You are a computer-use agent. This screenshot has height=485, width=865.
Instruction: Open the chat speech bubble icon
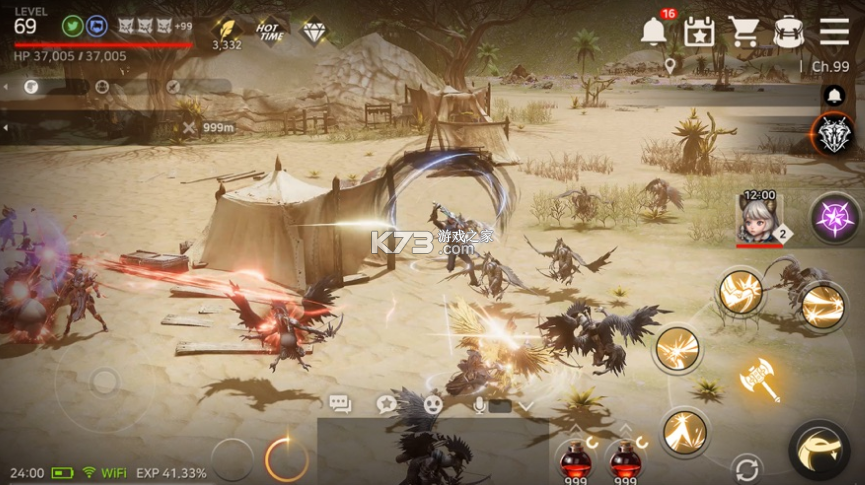(340, 405)
